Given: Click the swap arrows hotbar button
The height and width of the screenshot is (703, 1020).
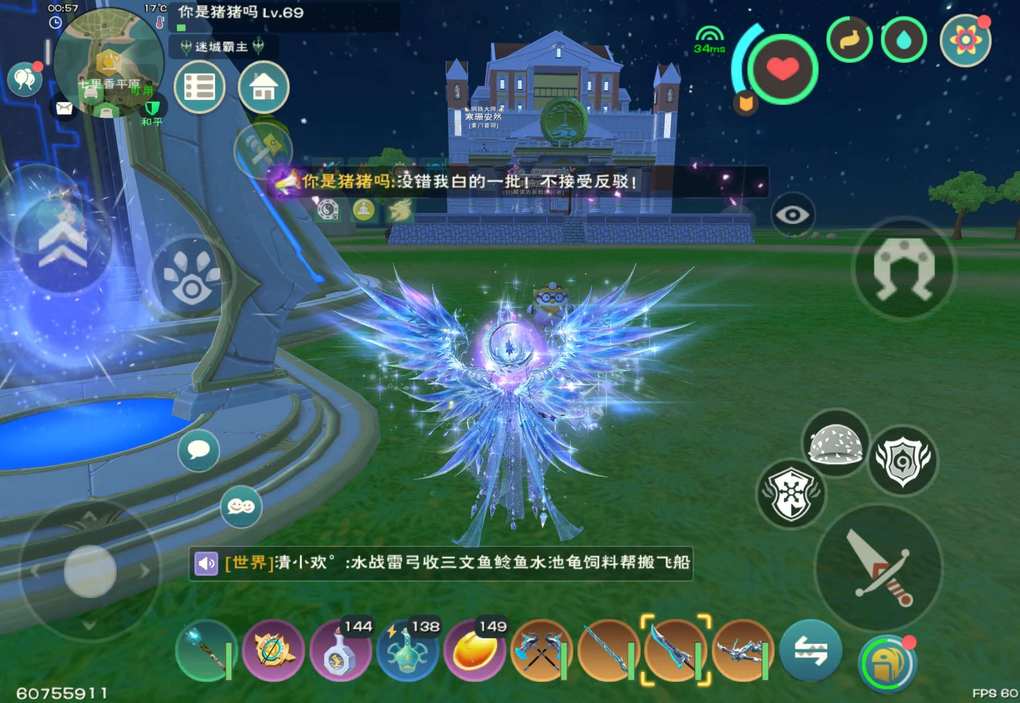Looking at the screenshot, I should [x=810, y=651].
